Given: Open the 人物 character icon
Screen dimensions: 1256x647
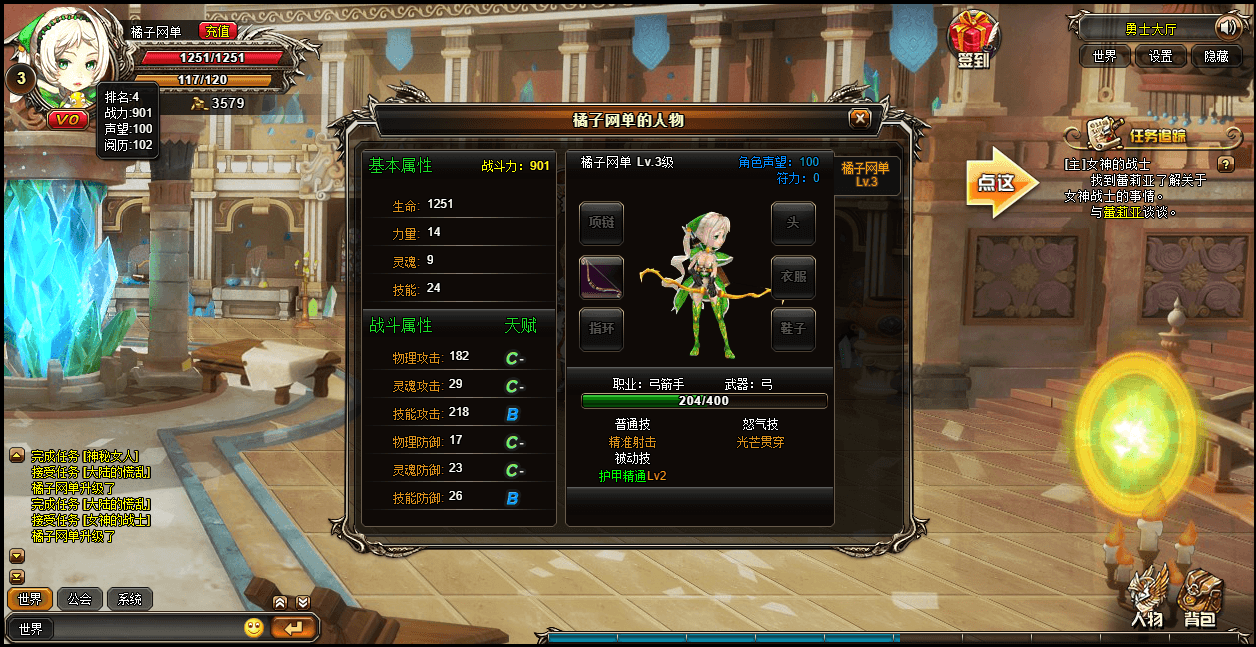Looking at the screenshot, I should tap(1146, 598).
